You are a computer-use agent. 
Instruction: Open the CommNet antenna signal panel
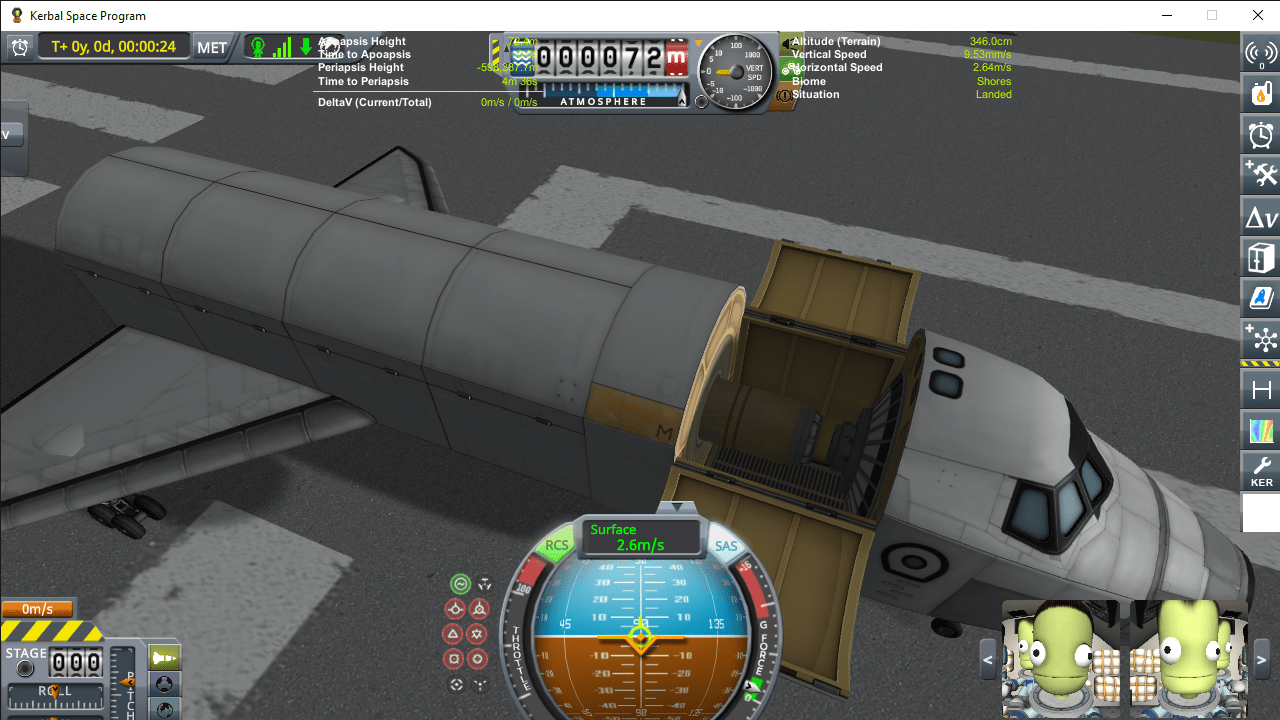click(x=1260, y=52)
